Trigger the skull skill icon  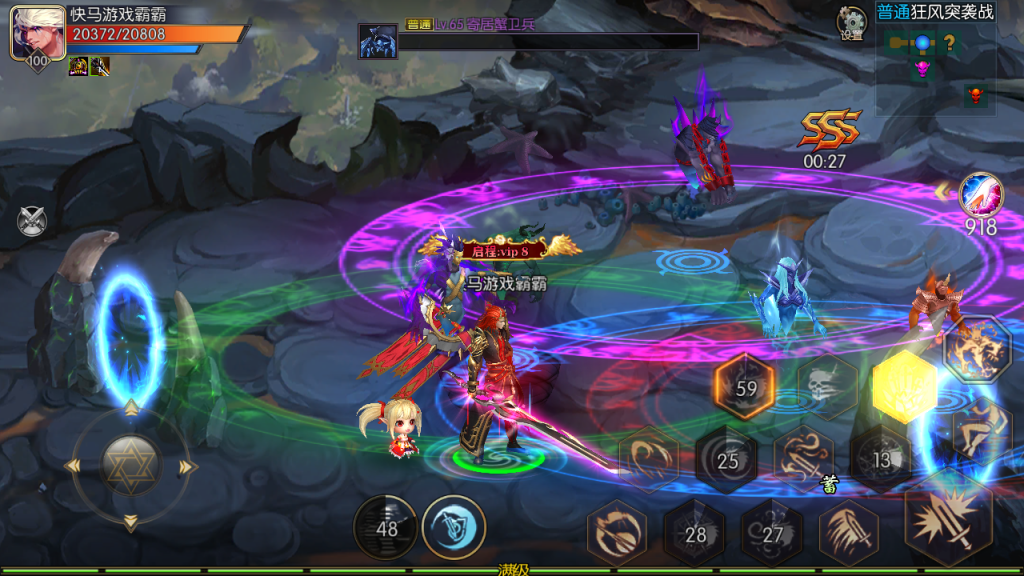824,387
